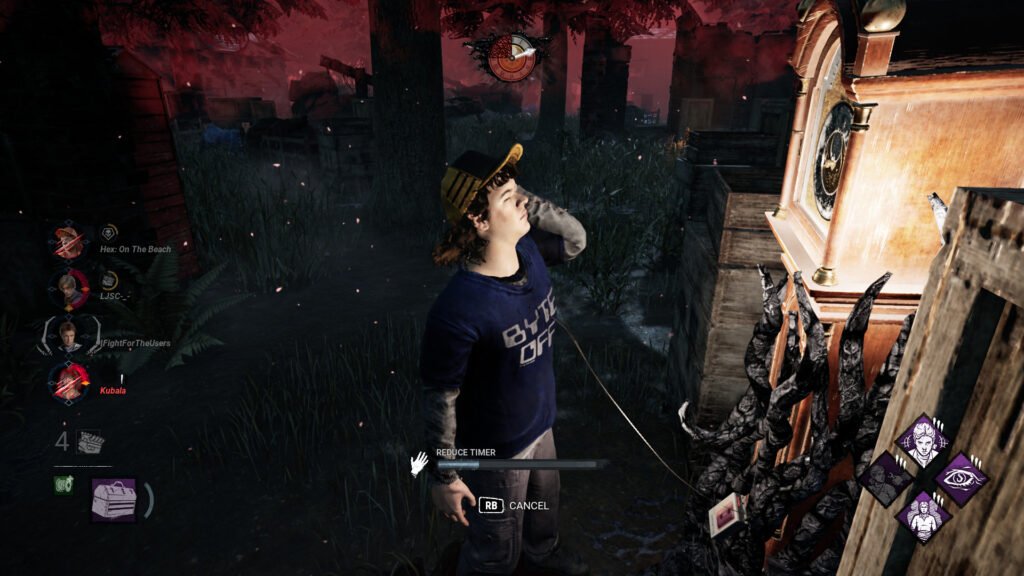This screenshot has width=1024, height=576.
Task: Click Kubala's survivor portrait
Action: 69,382
